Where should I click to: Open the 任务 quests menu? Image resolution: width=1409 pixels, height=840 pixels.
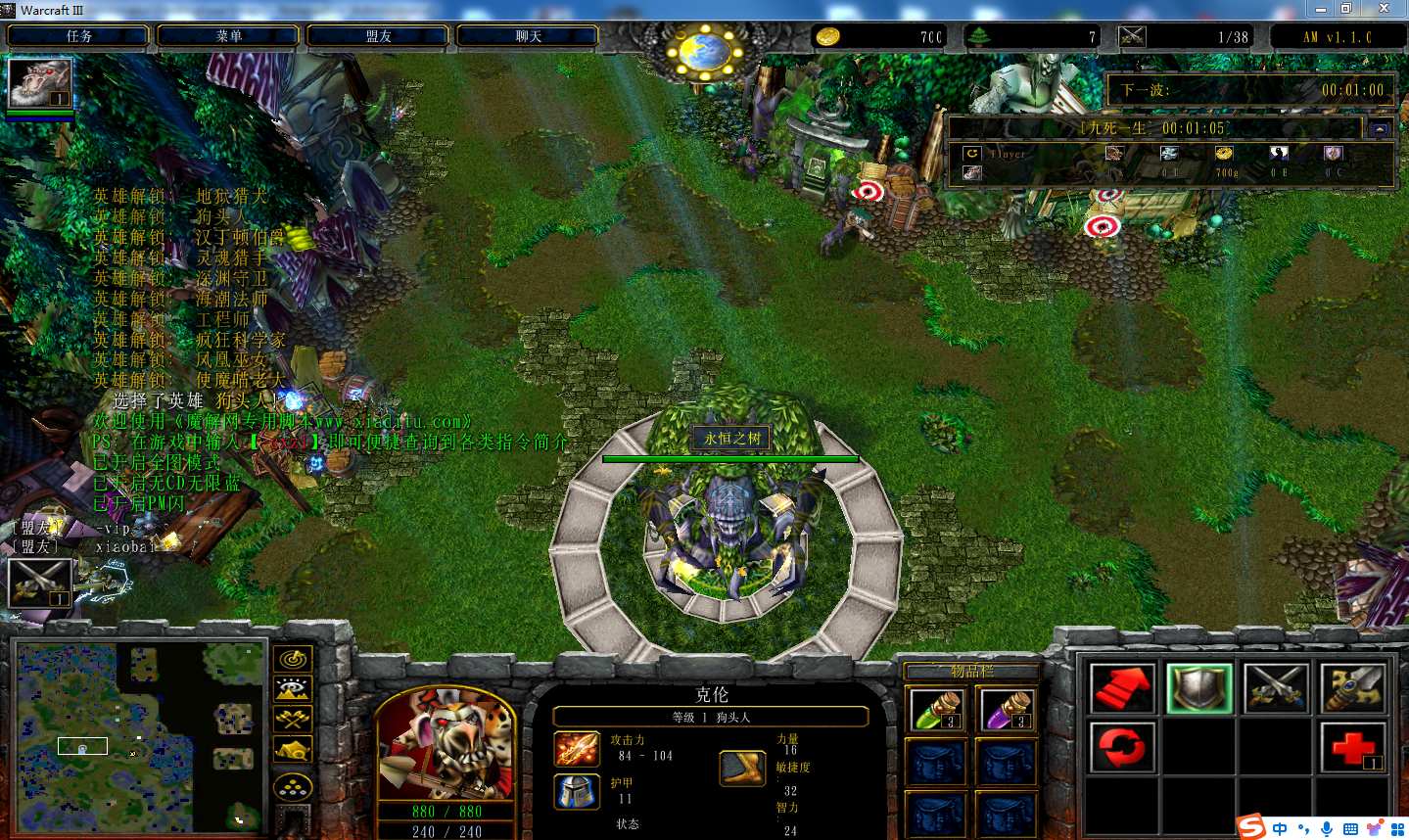78,36
